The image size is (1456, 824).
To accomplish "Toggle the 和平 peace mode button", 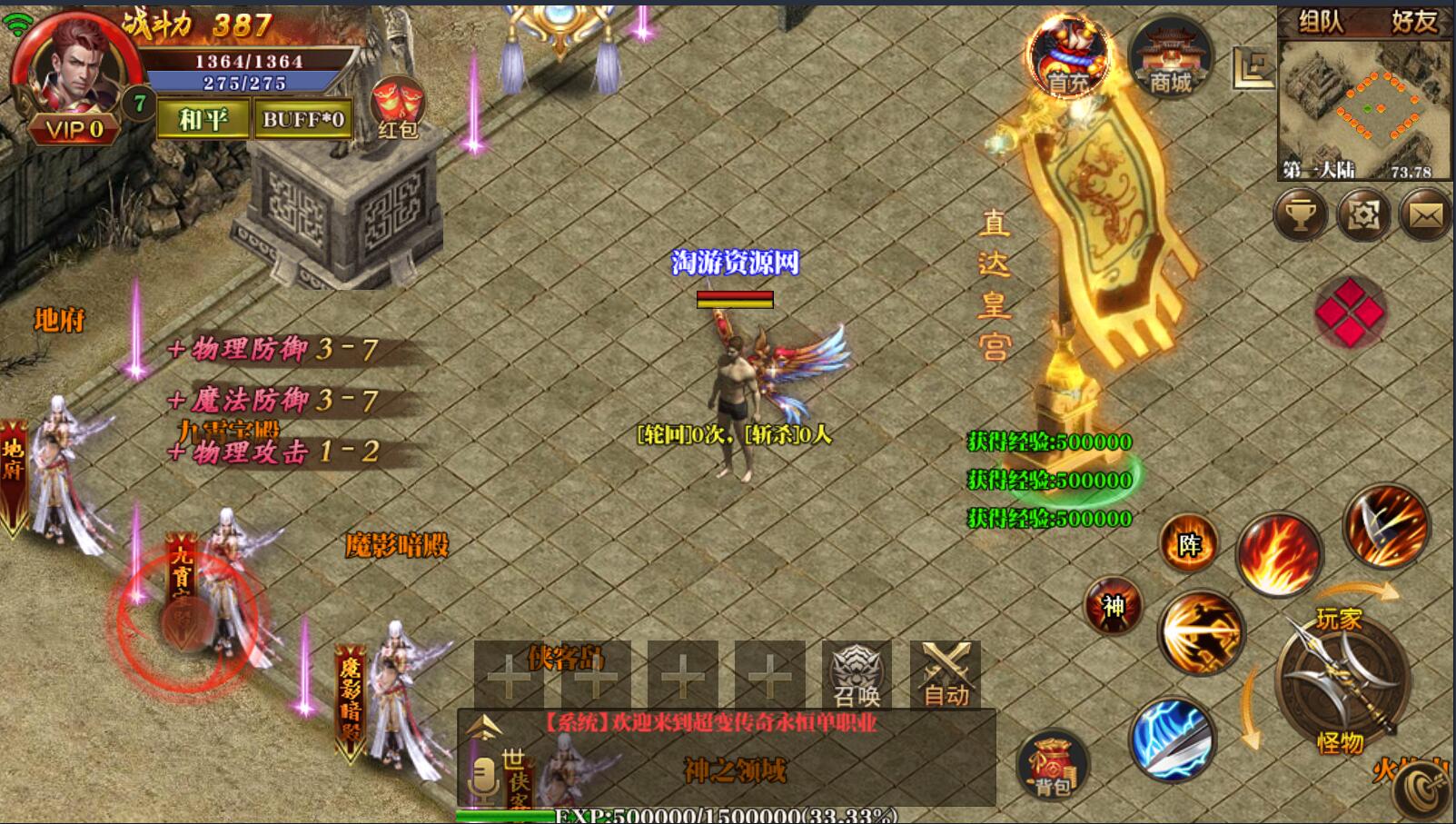I will coord(203,119).
